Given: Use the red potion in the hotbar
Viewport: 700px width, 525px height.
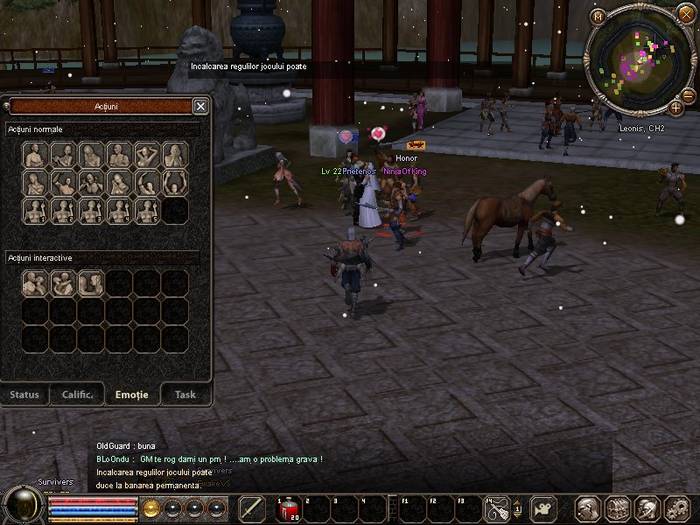Looking at the screenshot, I should click(287, 509).
